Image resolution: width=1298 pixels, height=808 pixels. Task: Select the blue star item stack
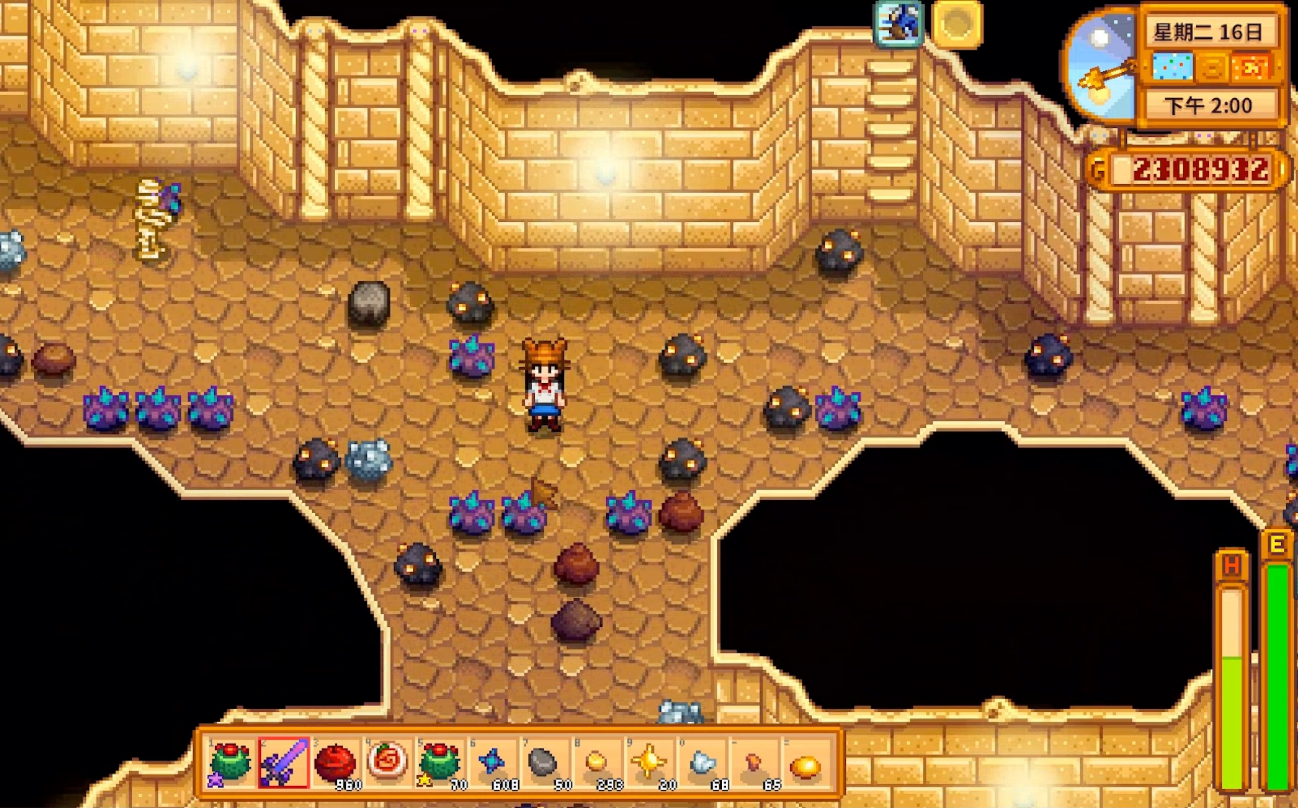click(x=491, y=765)
